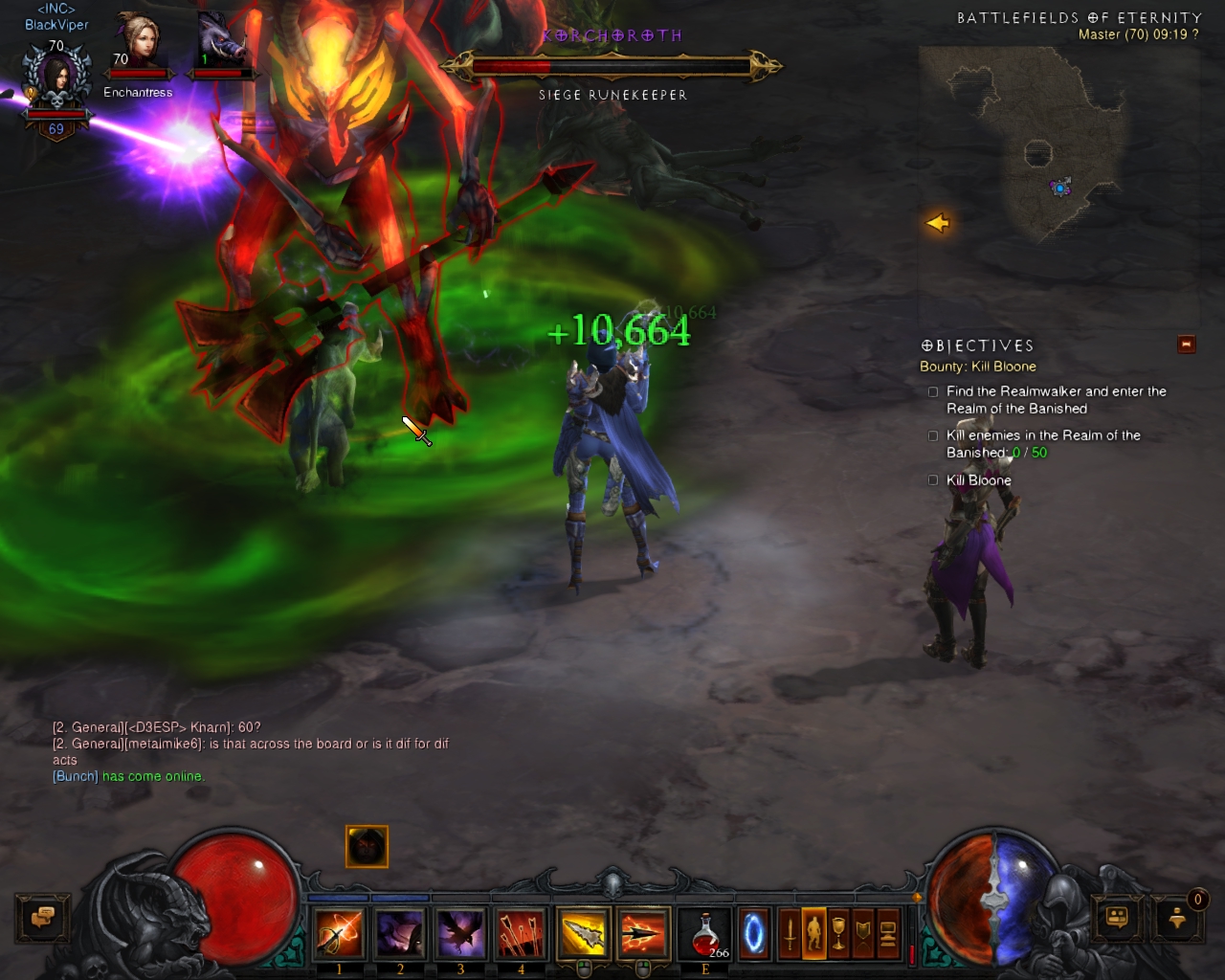Open the character inventory figure icon

[x=813, y=933]
